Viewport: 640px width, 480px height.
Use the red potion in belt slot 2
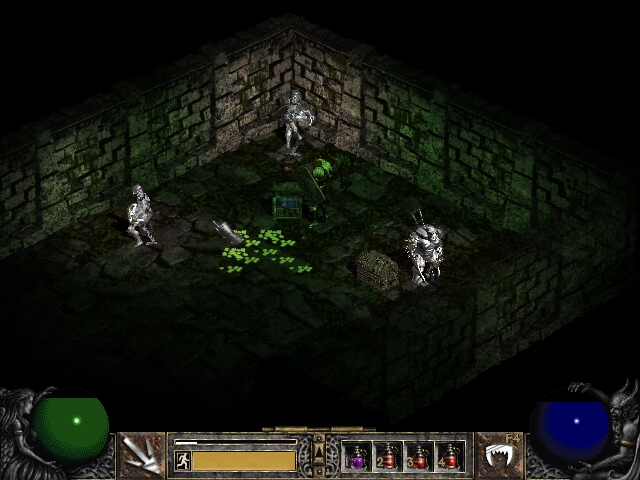387,457
